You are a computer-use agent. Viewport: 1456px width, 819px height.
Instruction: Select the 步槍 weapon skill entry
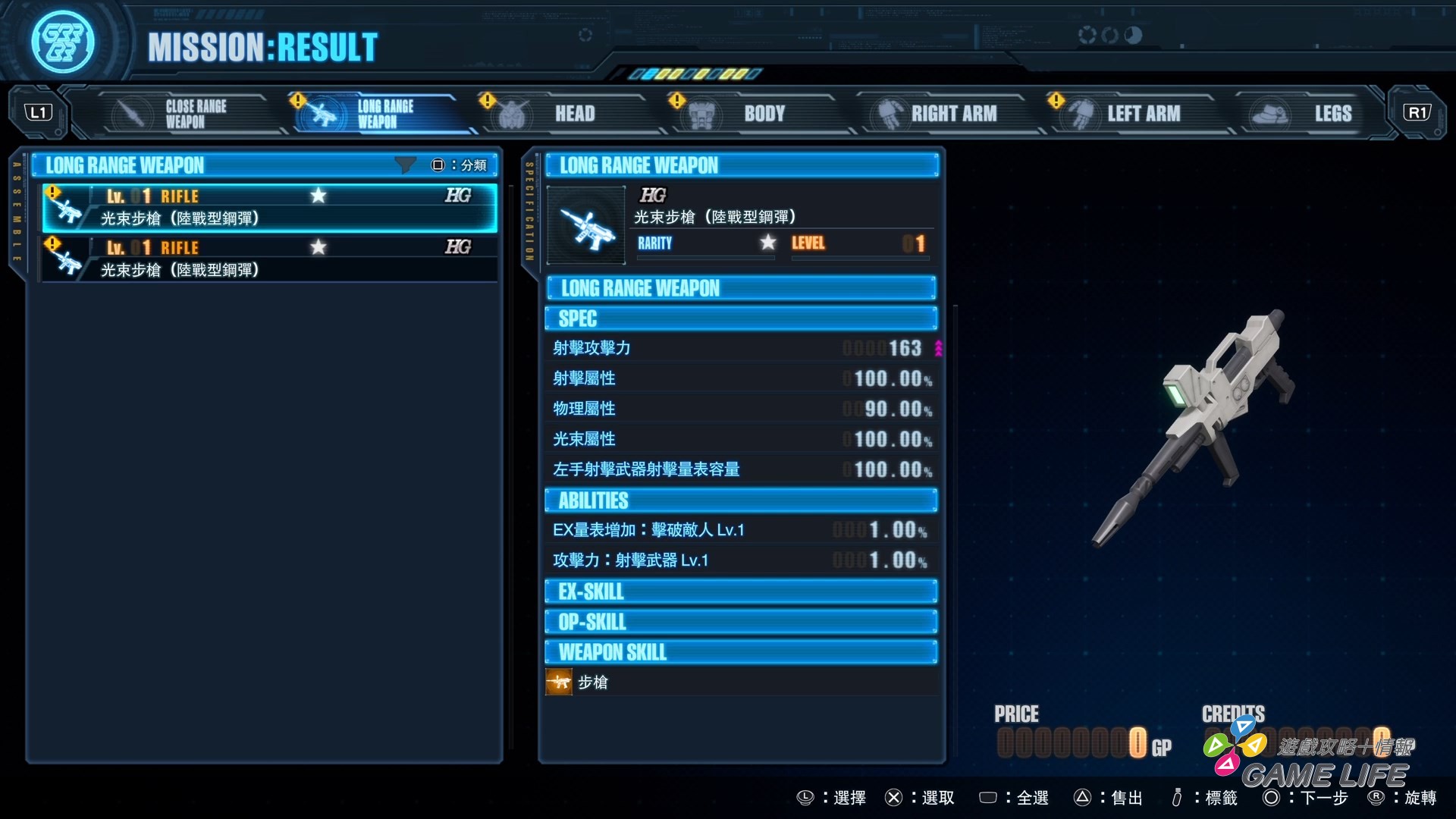pos(591,682)
